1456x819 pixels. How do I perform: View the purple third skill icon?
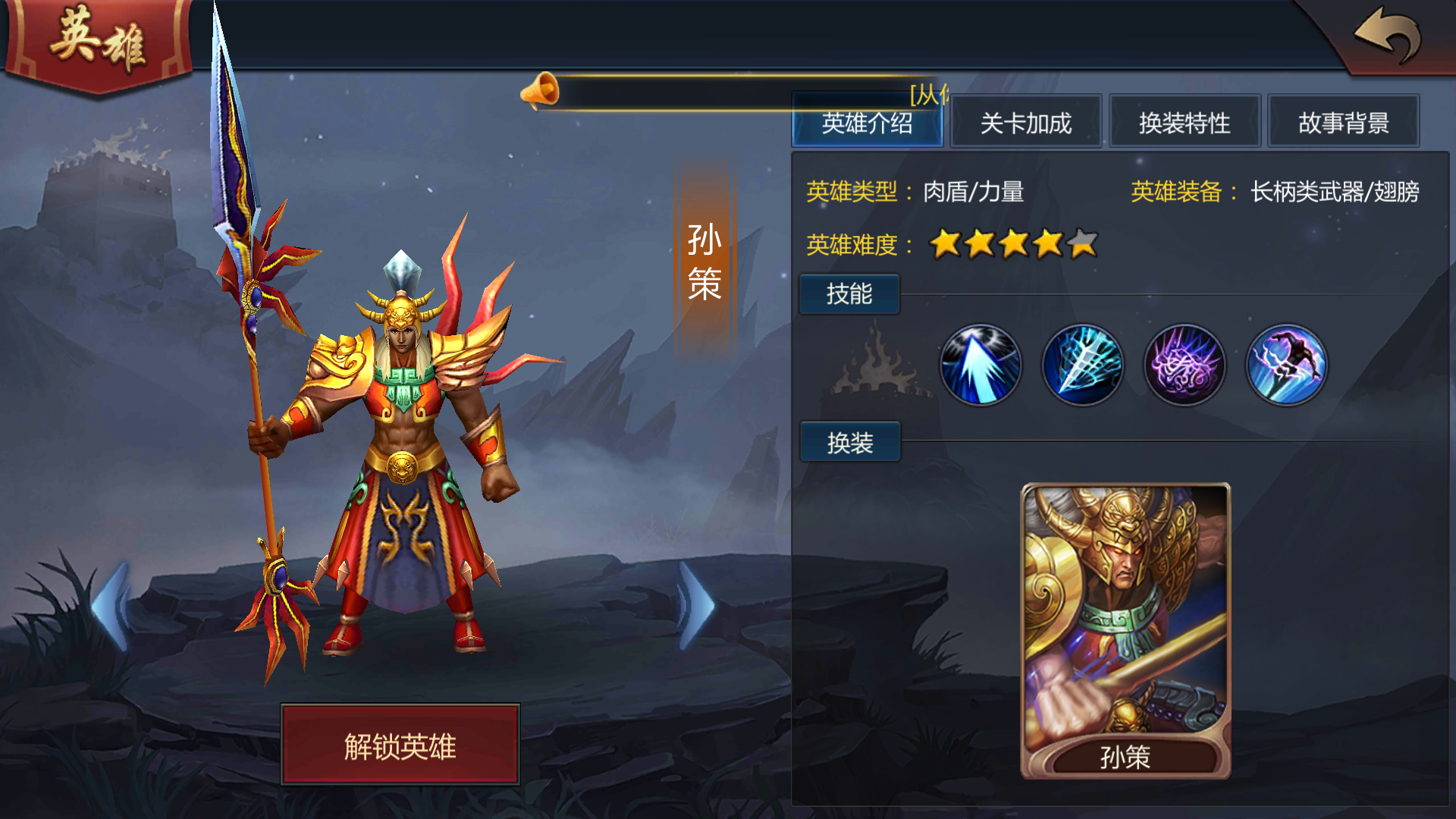tap(1185, 366)
